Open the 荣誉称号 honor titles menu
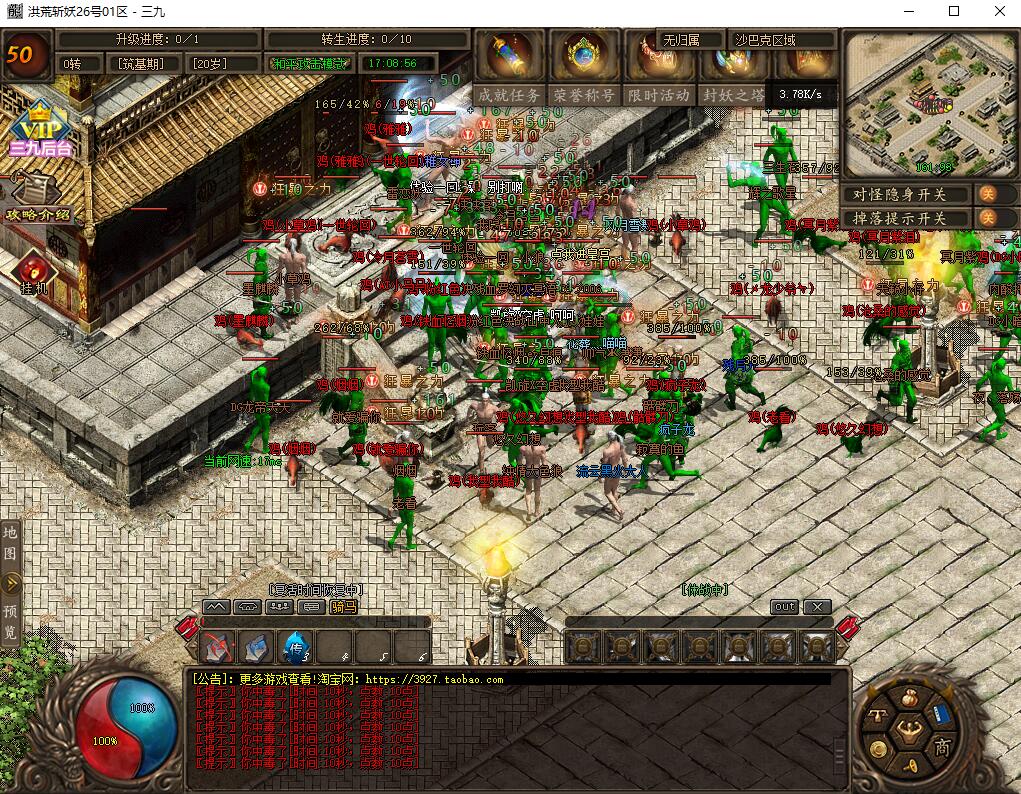 tap(584, 95)
